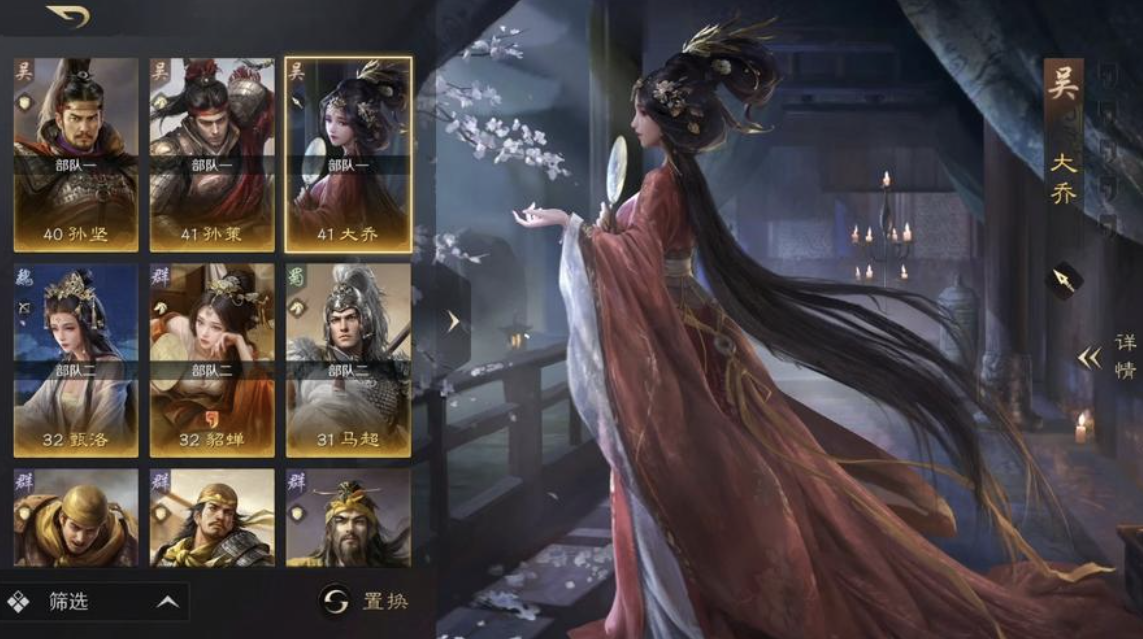This screenshot has height=639, width=1143.
Task: Expand the general list with the arrow
Action: coord(453,321)
